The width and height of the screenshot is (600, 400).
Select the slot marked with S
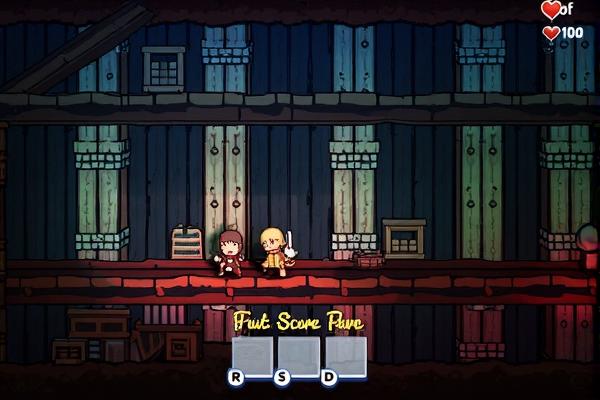click(299, 357)
